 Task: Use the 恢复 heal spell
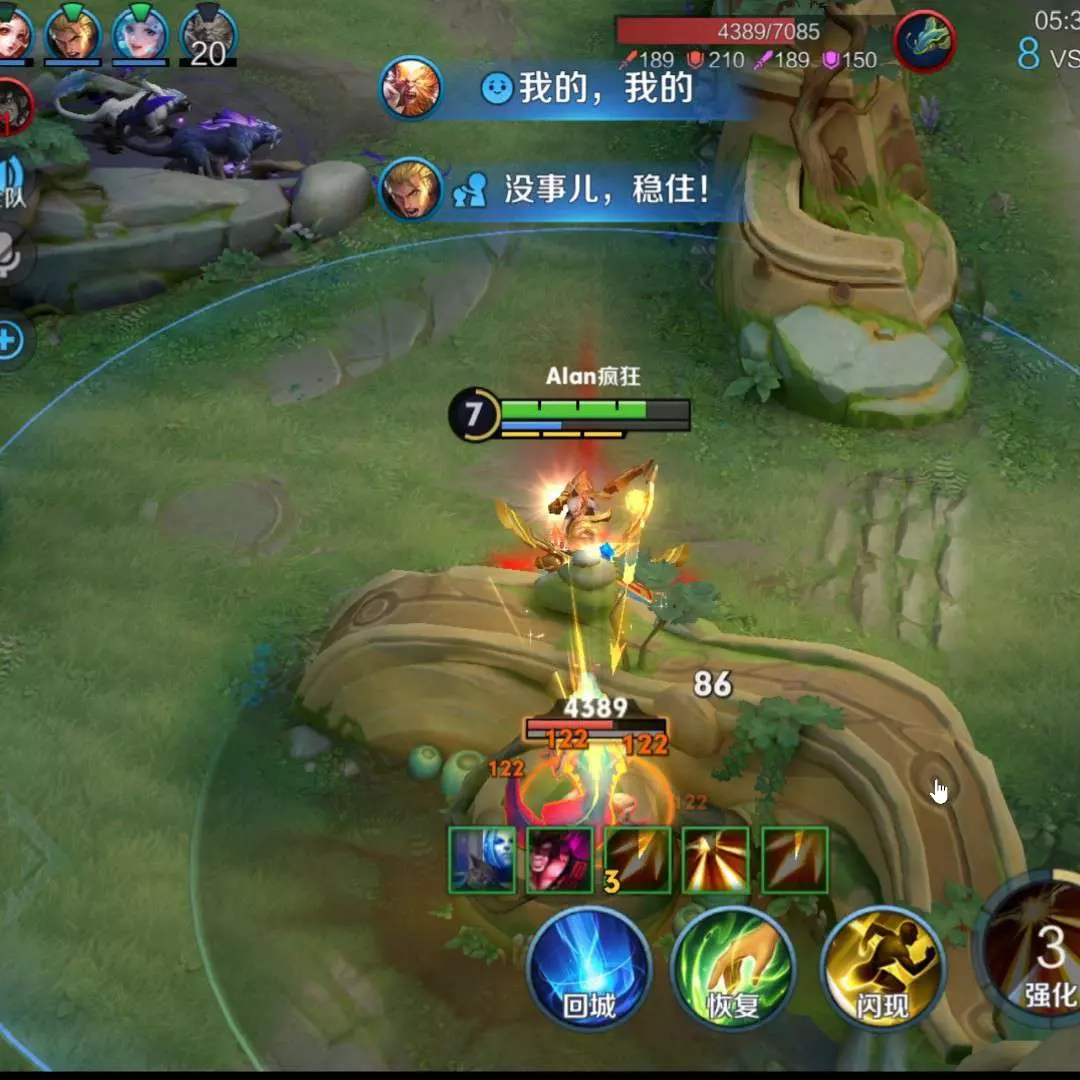[733, 969]
